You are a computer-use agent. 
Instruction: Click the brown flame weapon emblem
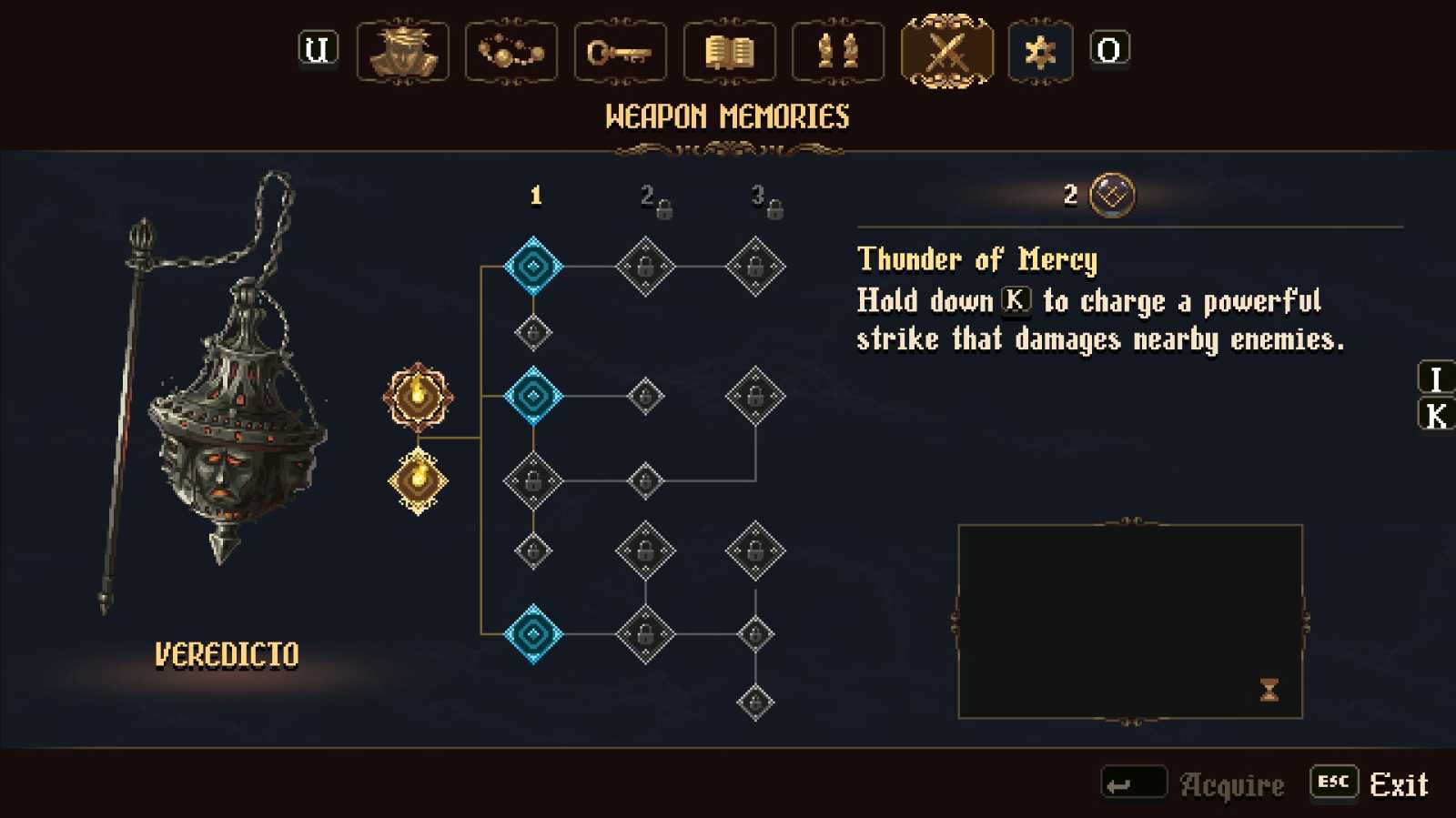click(x=418, y=398)
